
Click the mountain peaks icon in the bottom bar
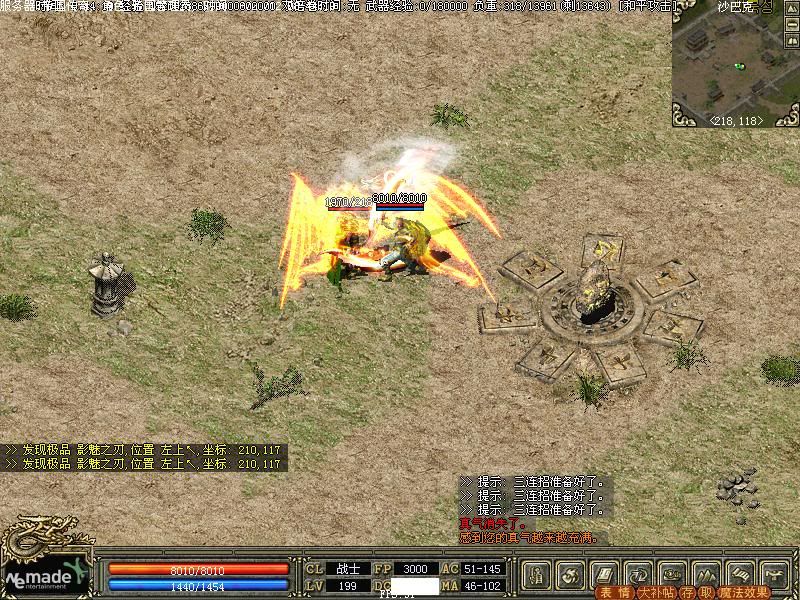pyautogui.click(x=705, y=574)
